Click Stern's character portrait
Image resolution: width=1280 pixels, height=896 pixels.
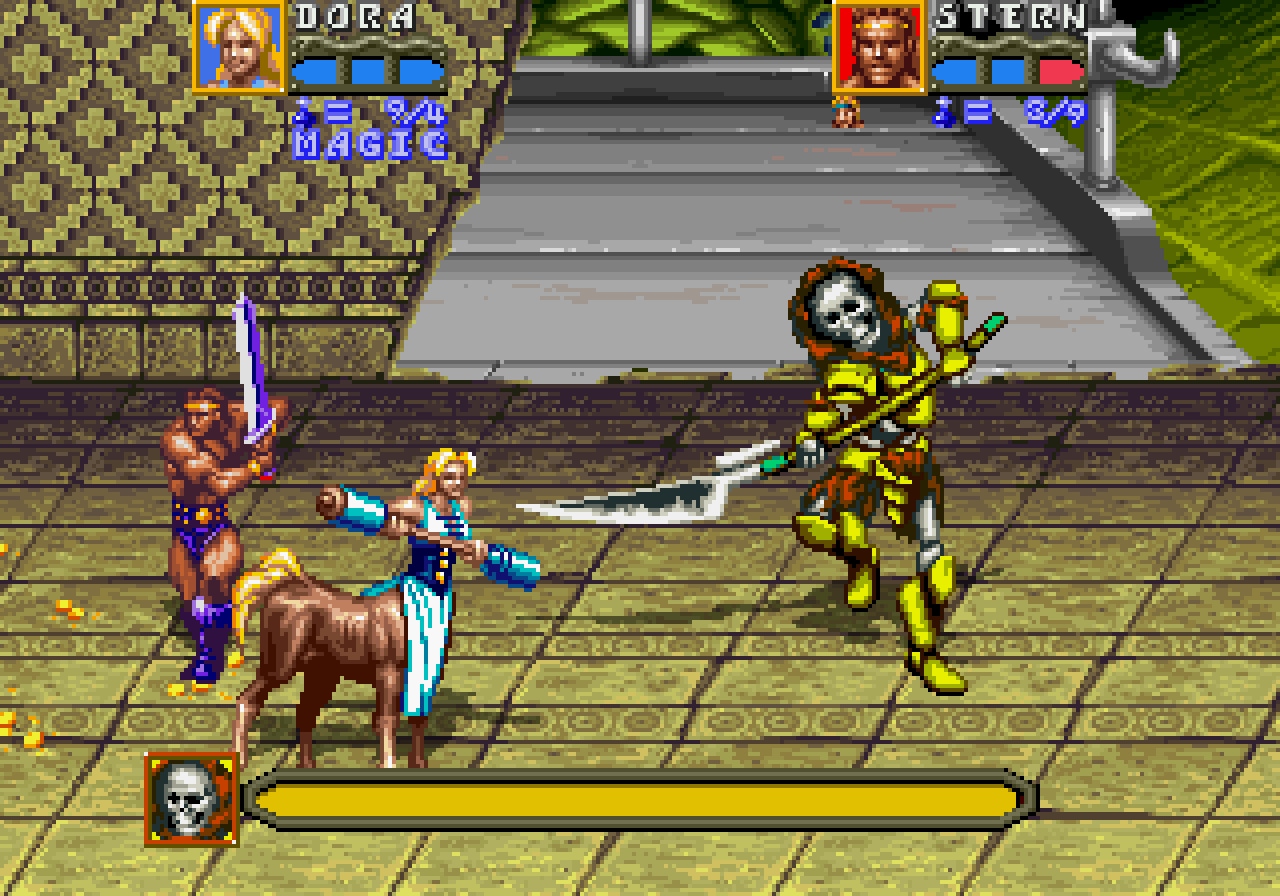(881, 47)
